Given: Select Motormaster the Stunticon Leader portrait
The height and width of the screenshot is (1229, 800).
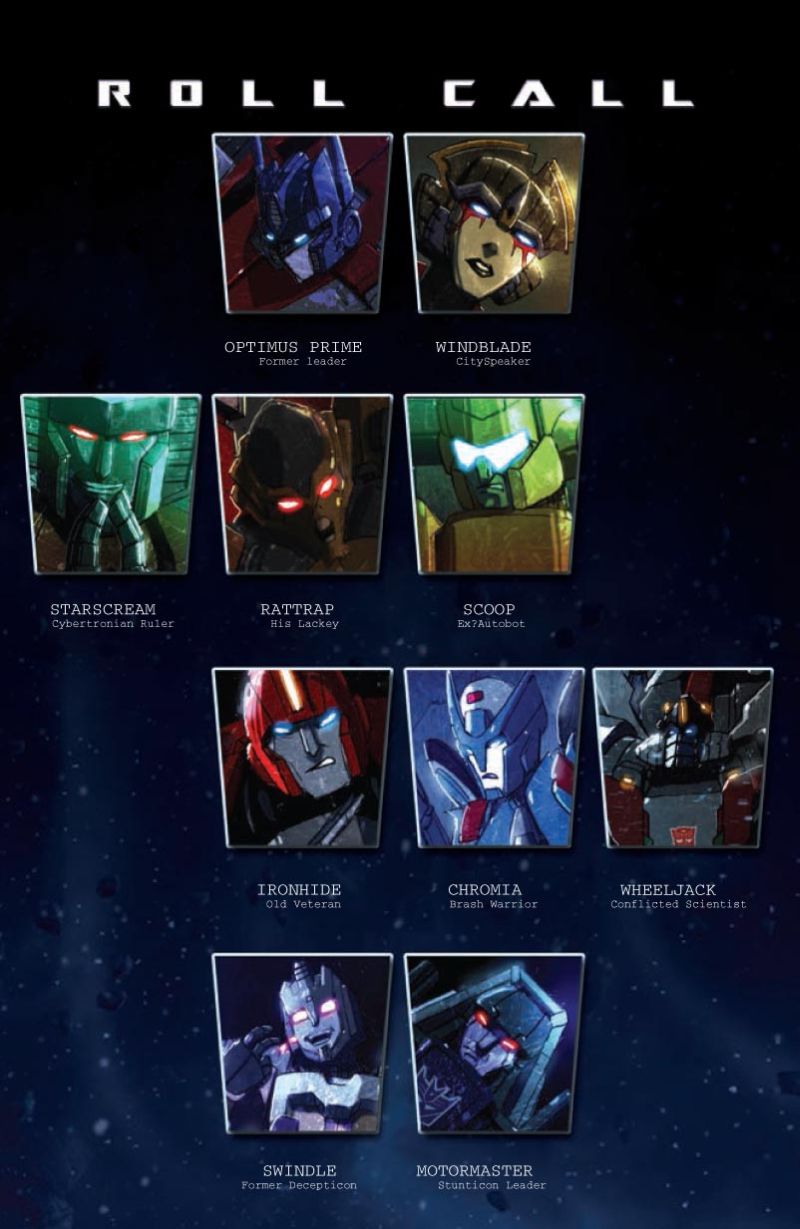Looking at the screenshot, I should pos(494,1044).
